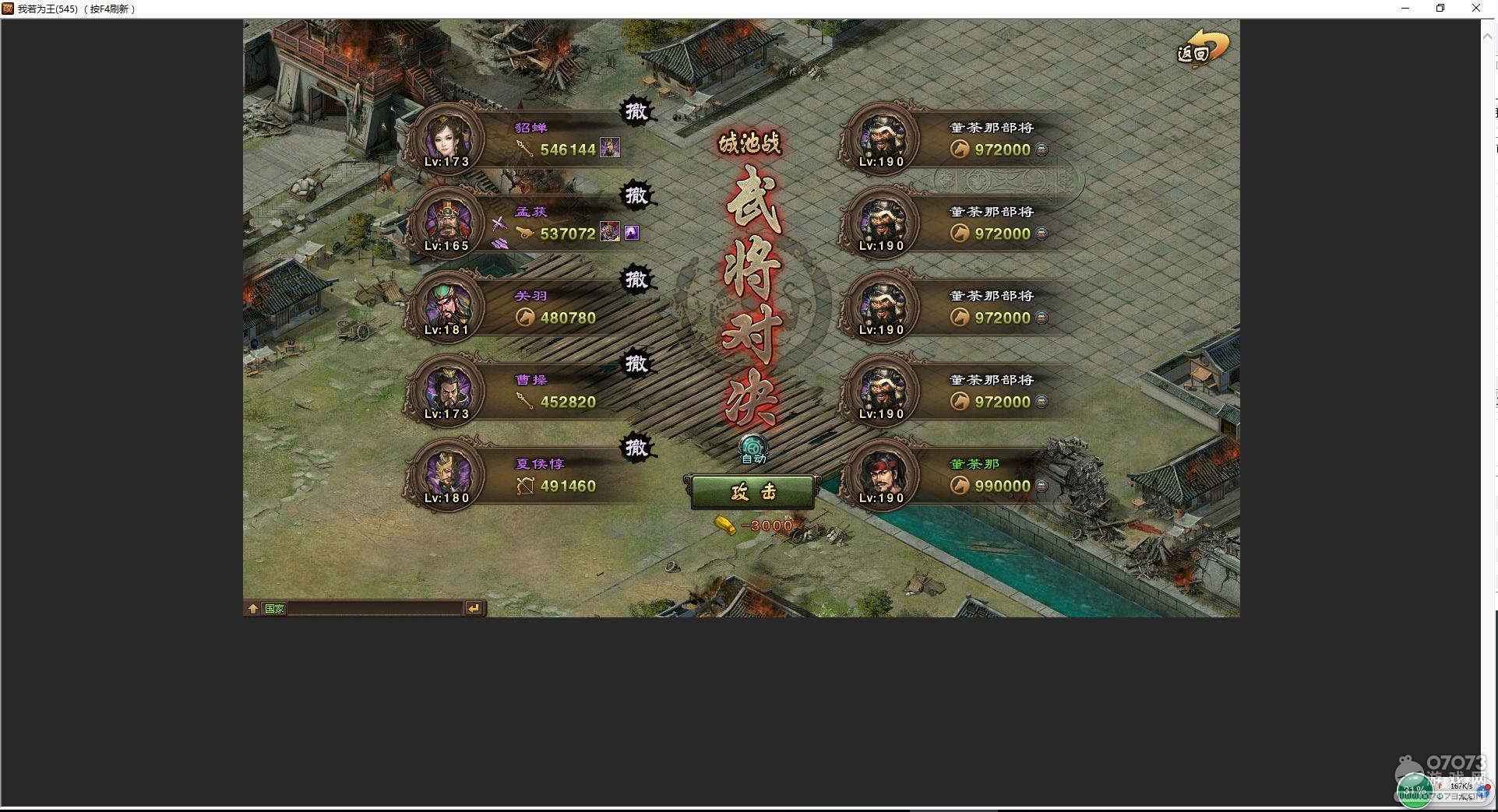This screenshot has height=812, width=1498.
Task: Choose 曹操's general portrait
Action: 446,391
